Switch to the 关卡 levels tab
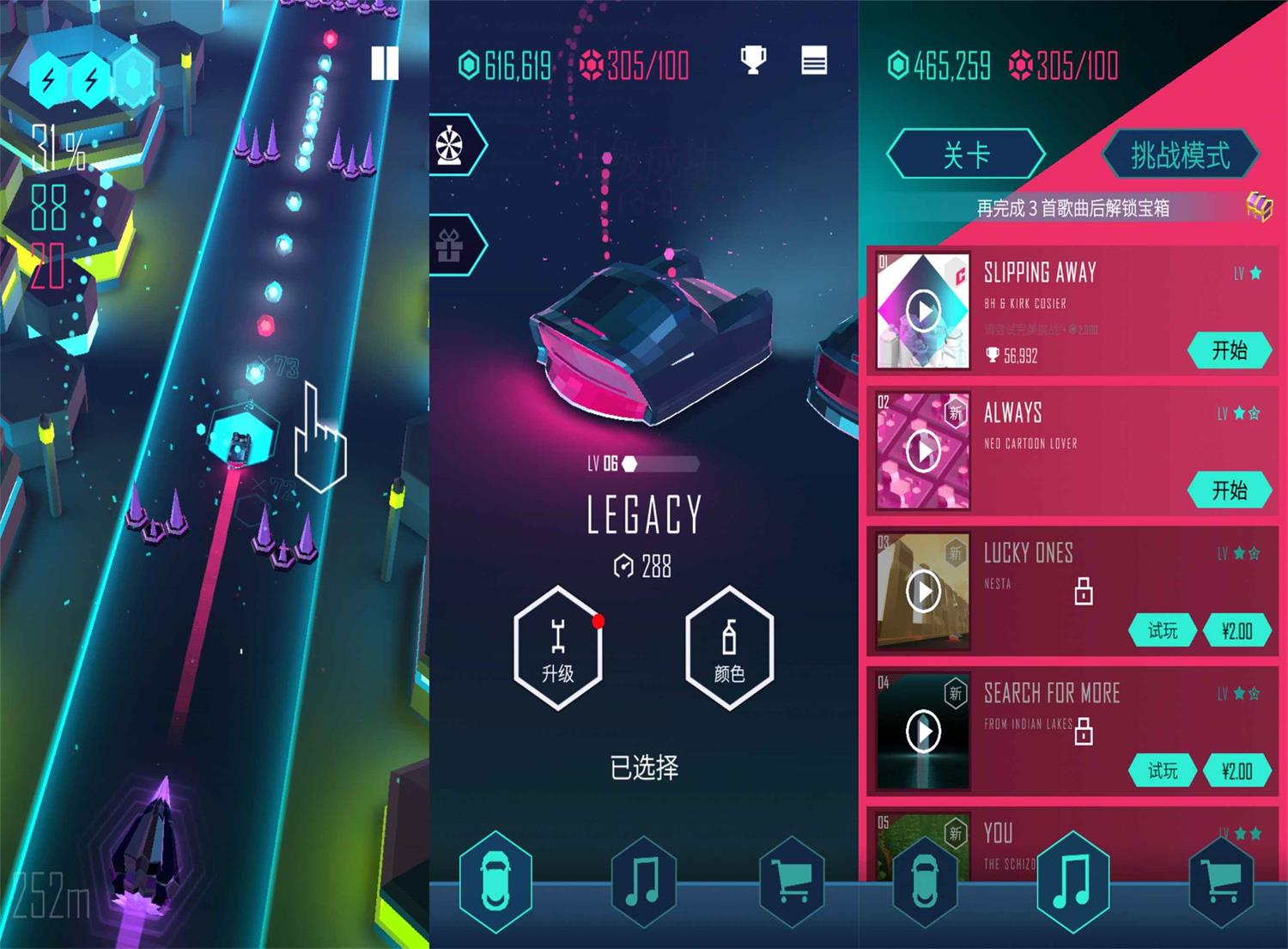 [x=966, y=155]
